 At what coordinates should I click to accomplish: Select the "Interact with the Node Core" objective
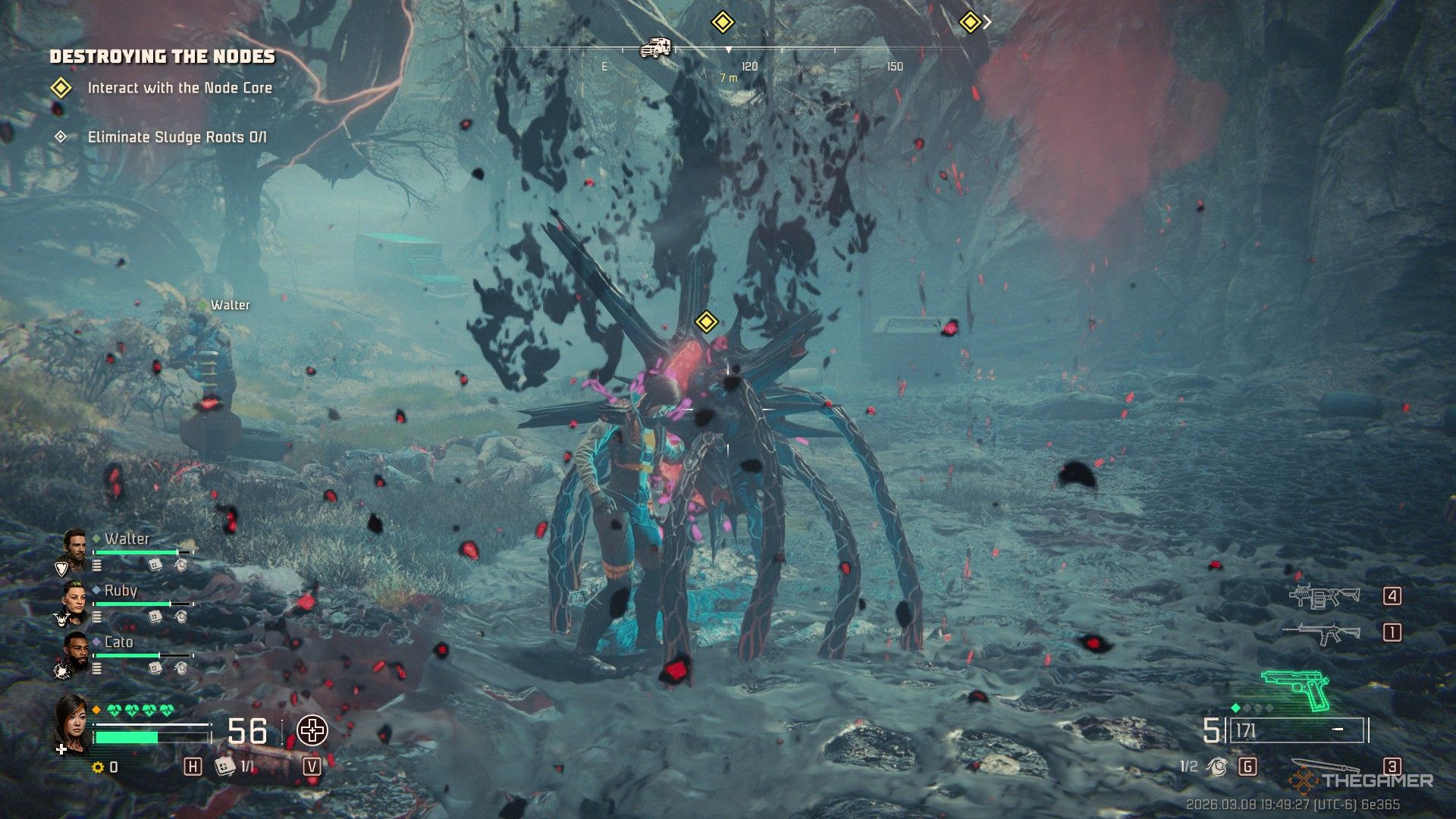[x=179, y=88]
